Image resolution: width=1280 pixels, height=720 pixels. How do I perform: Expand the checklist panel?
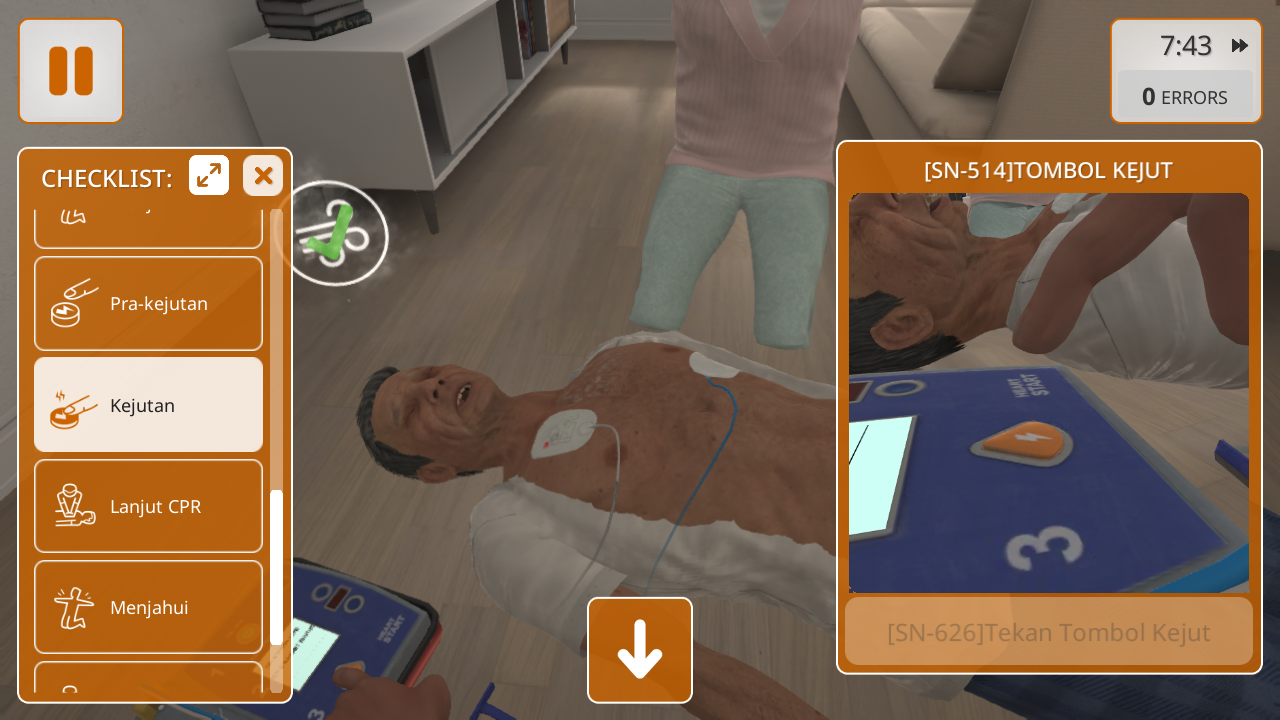coord(209,176)
